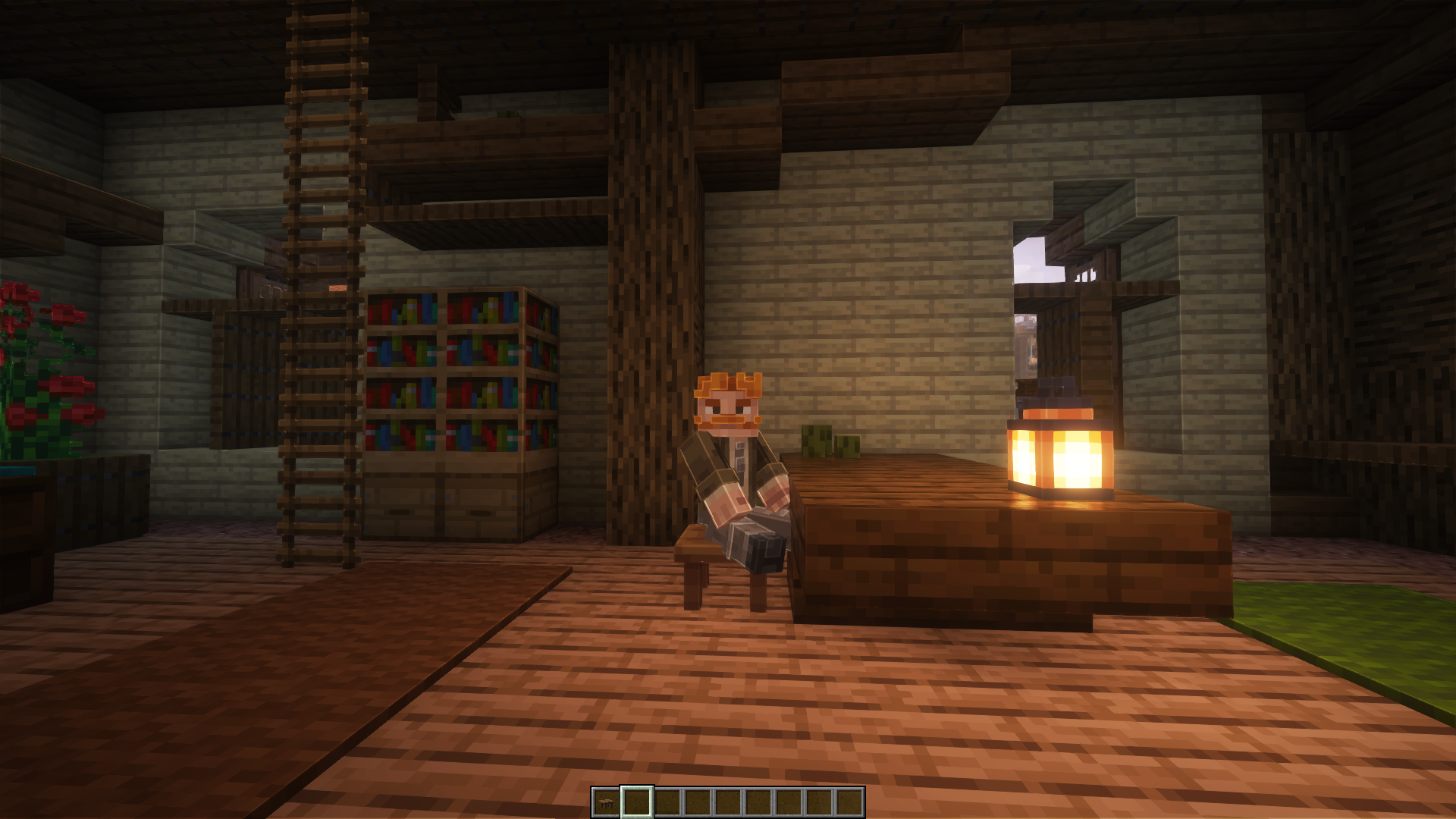Click the second cactus plant near the wall
The height and width of the screenshot is (819, 1456).
846,447
